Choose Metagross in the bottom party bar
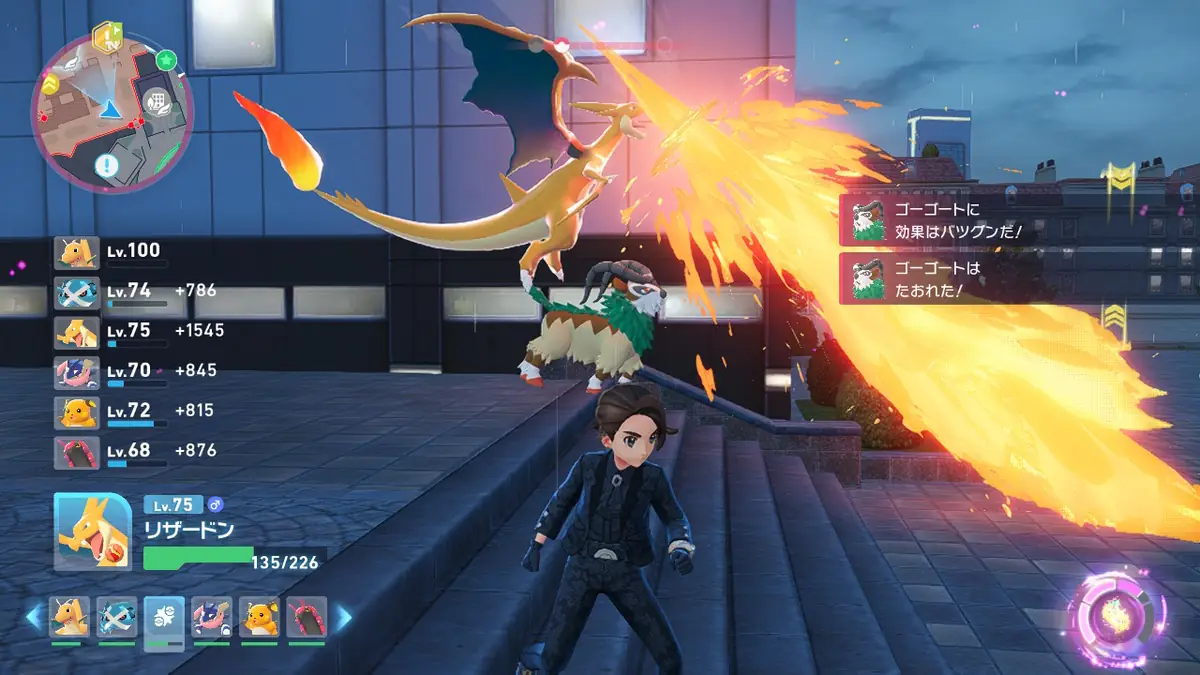This screenshot has width=1200, height=675. (x=117, y=617)
